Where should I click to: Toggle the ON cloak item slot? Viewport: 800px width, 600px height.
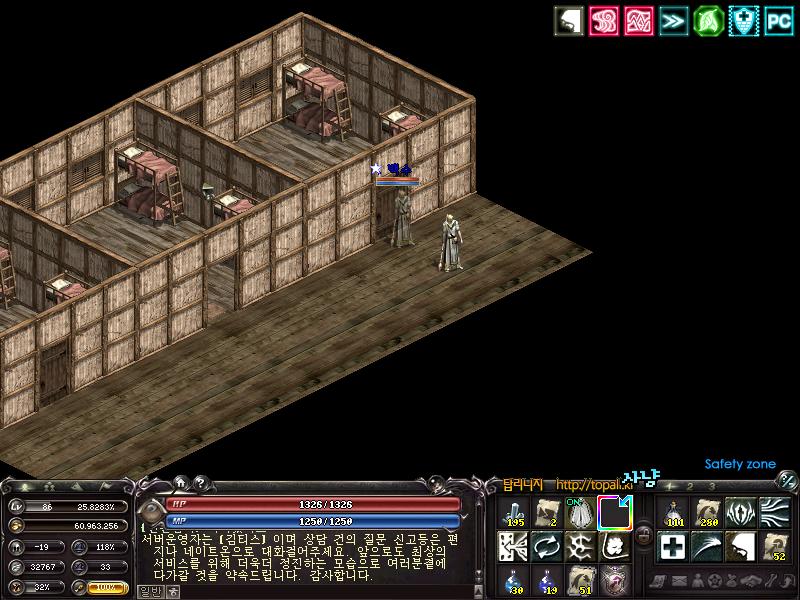click(580, 512)
